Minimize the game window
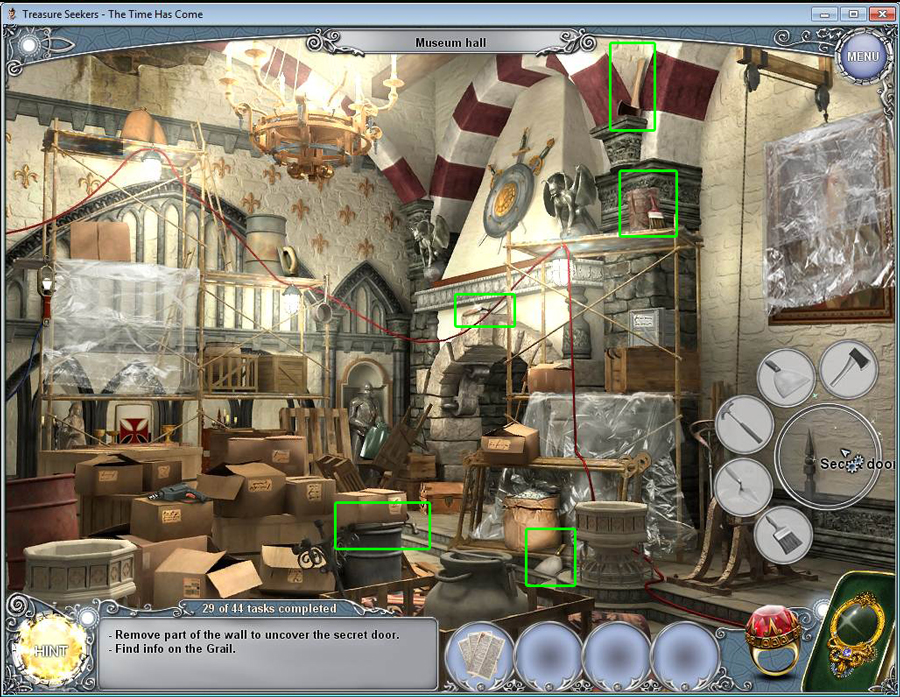 click(x=826, y=13)
